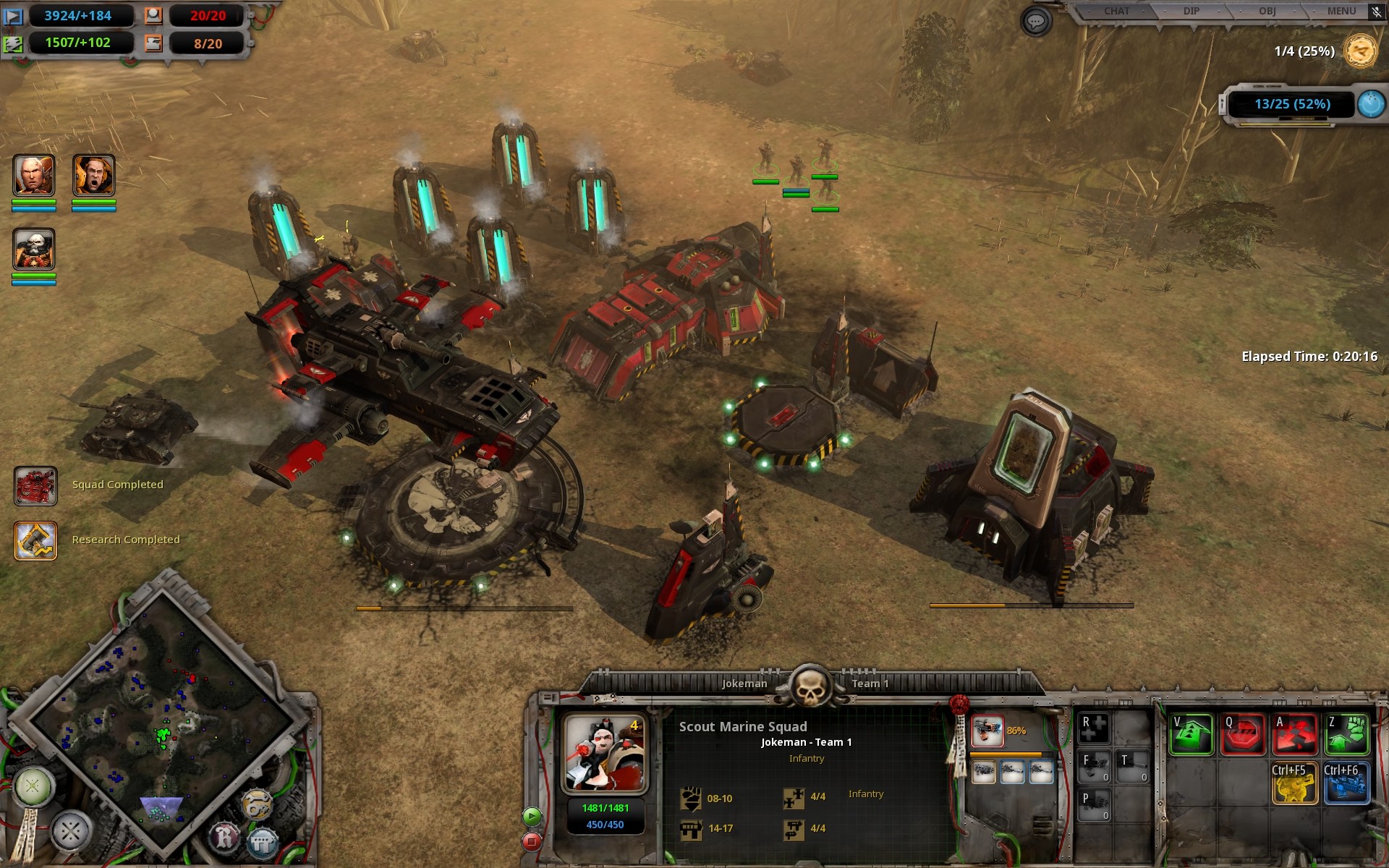Click the Research Completed notification icon
This screenshot has width=1389, height=868.
tap(35, 540)
